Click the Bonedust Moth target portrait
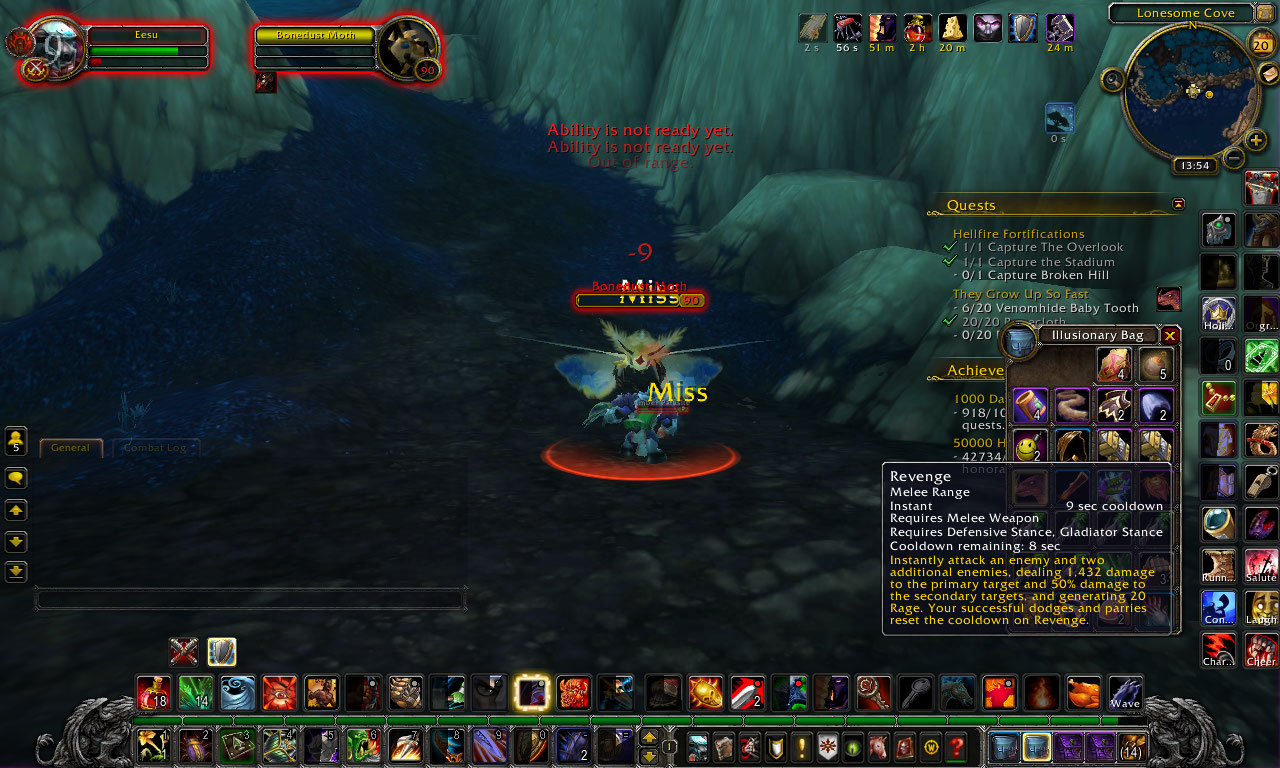The image size is (1280, 768). point(407,47)
